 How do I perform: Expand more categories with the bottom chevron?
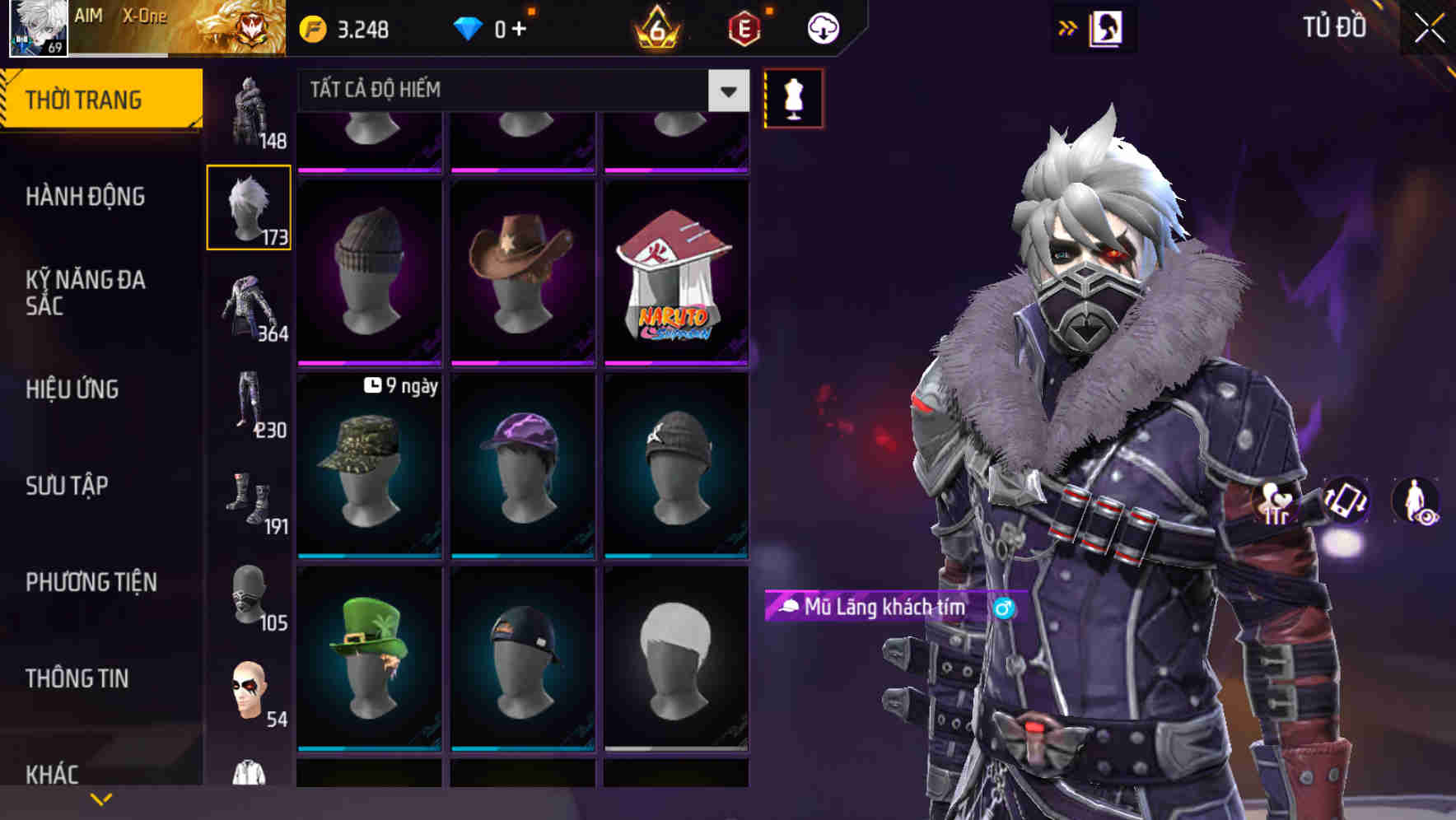tap(101, 798)
